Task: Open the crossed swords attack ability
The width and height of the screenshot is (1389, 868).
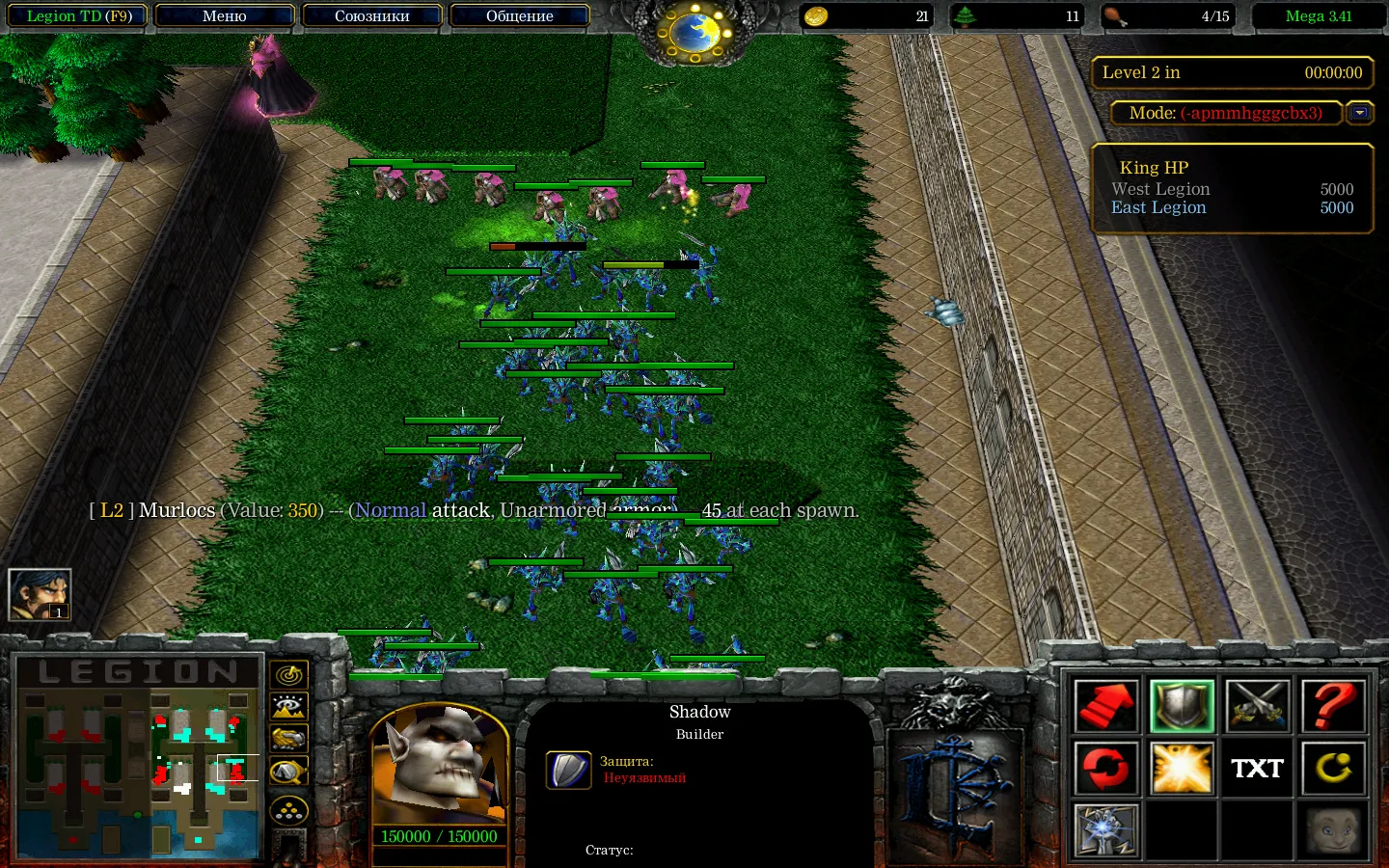Action: [x=1257, y=706]
